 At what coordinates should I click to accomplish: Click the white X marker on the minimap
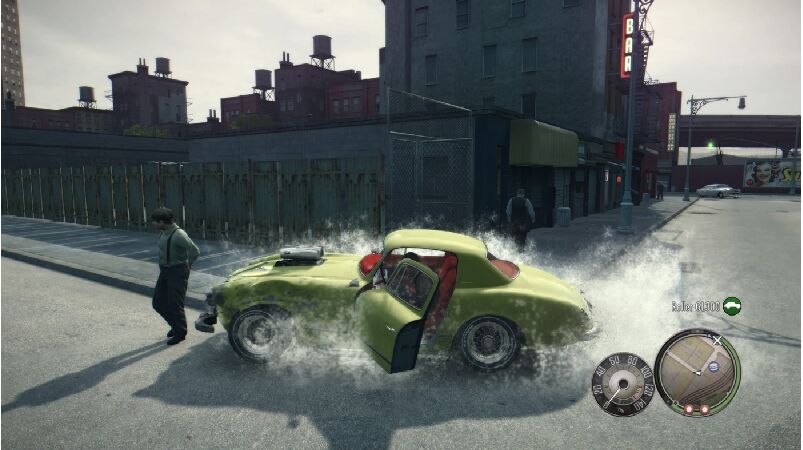coord(716,341)
